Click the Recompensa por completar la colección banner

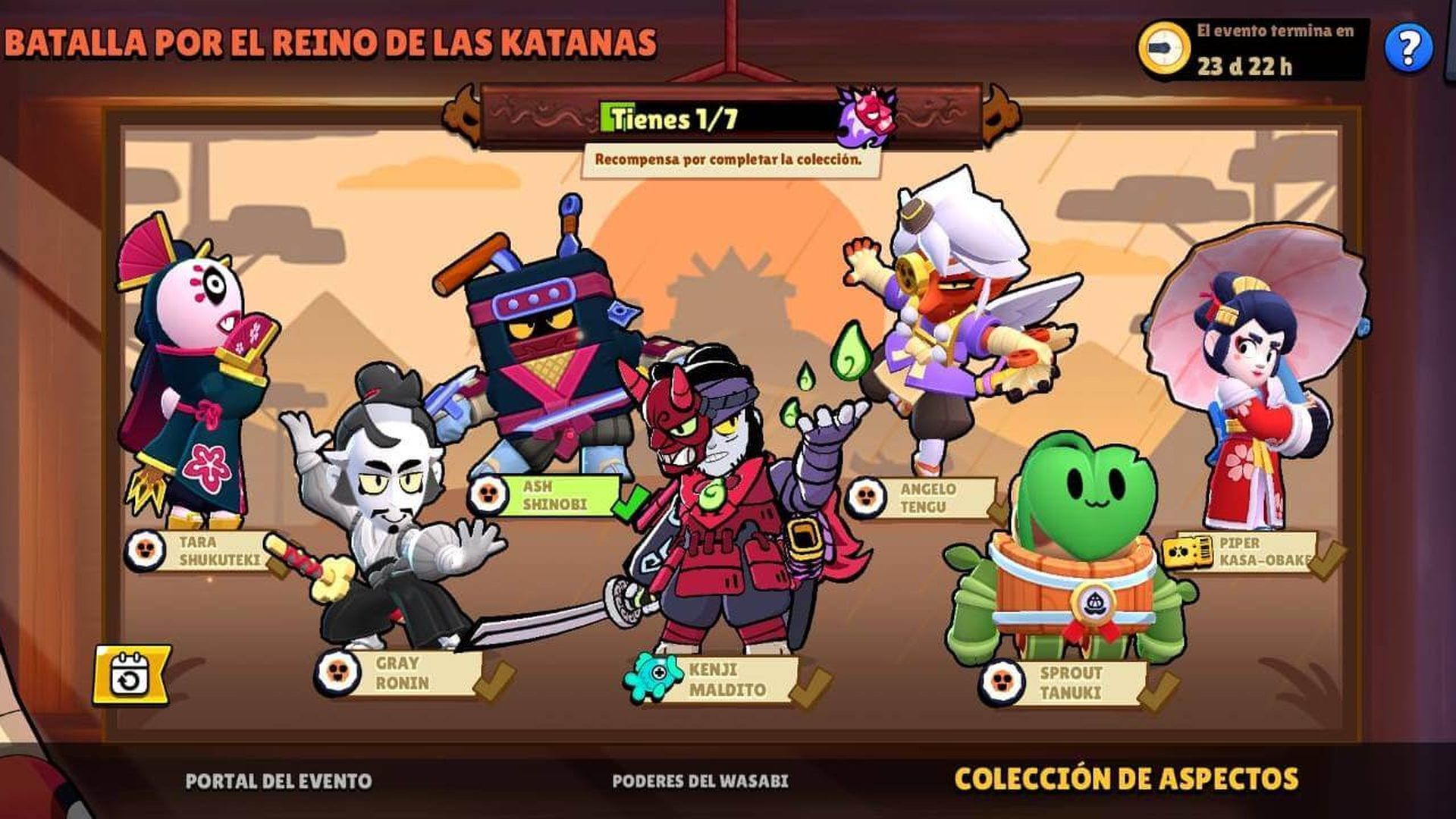tap(732, 159)
